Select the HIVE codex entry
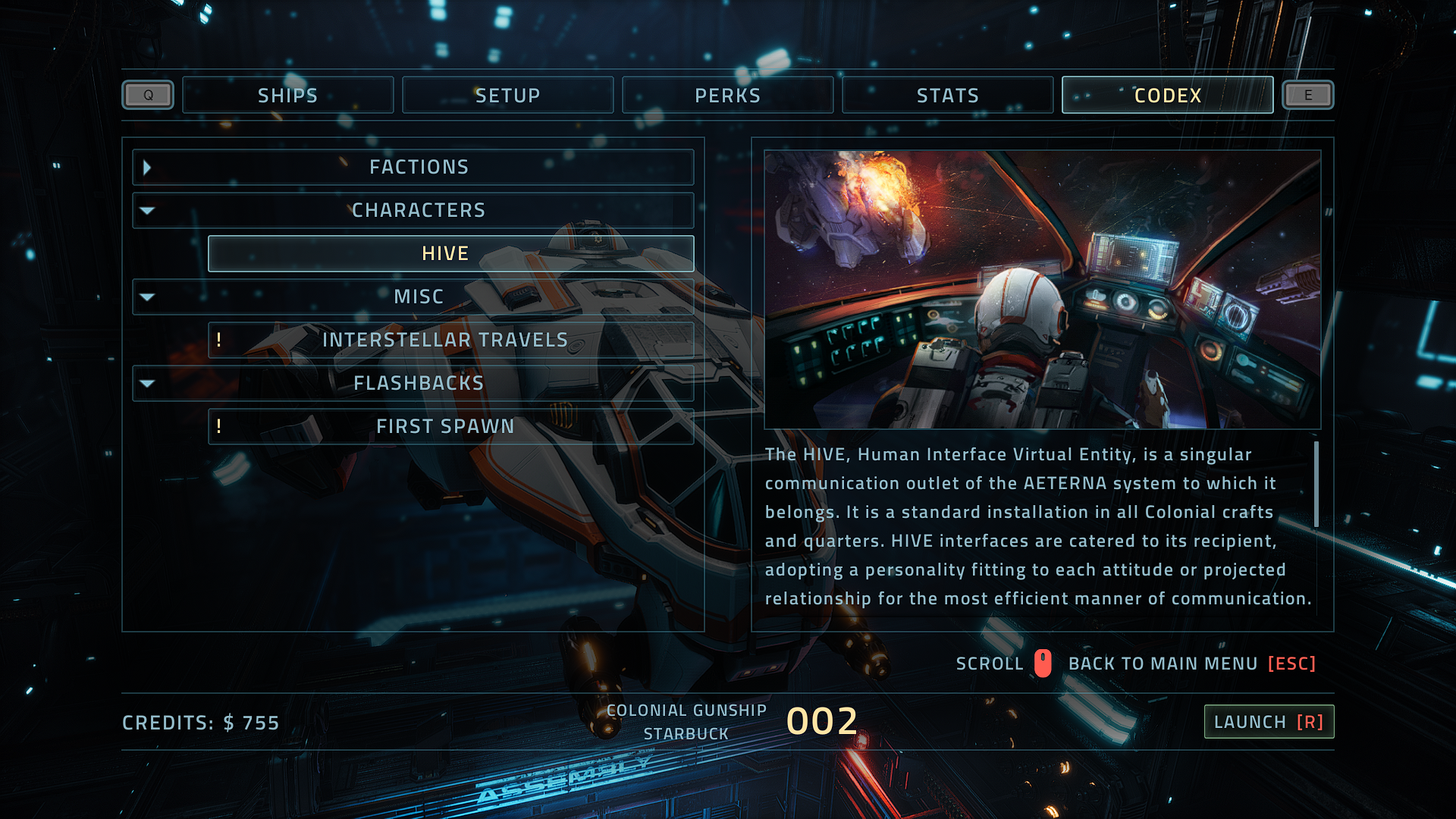The height and width of the screenshot is (819, 1456). pos(450,254)
